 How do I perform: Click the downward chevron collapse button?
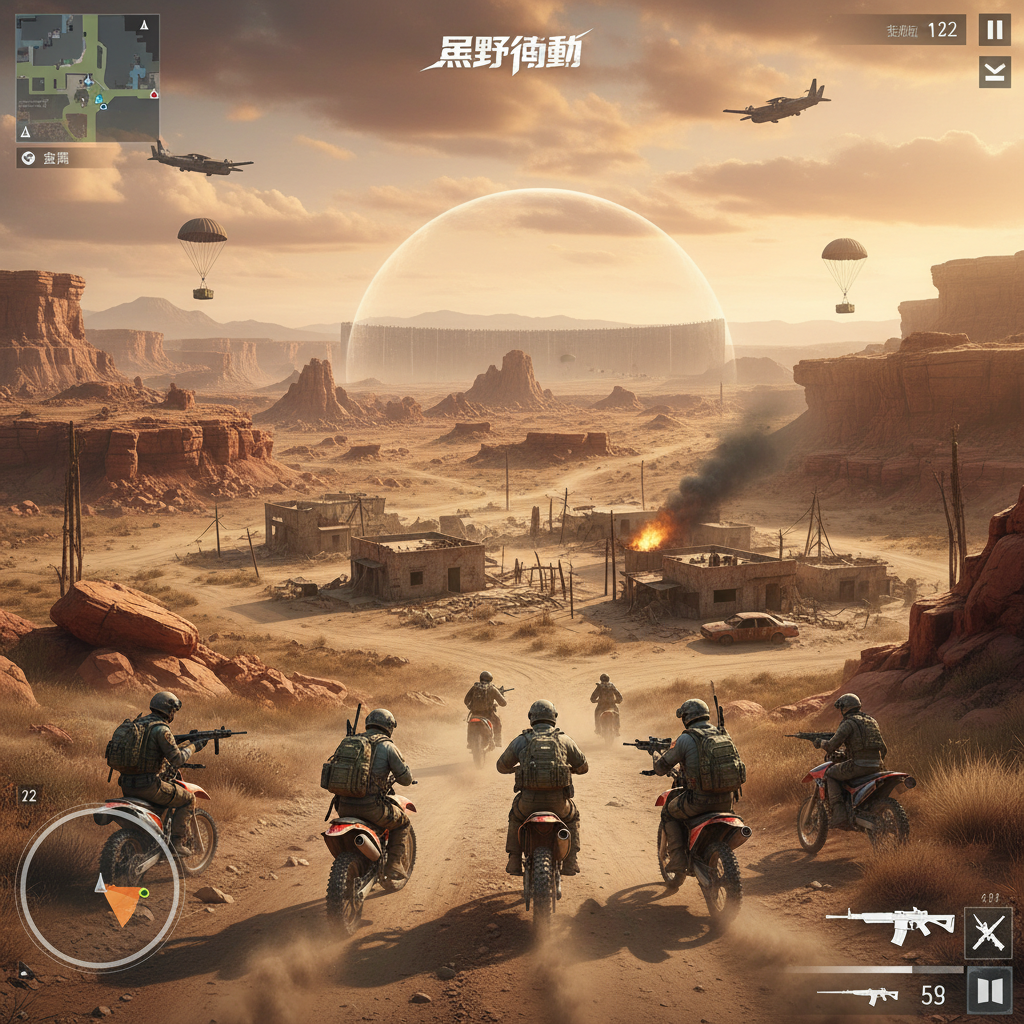click(x=994, y=71)
